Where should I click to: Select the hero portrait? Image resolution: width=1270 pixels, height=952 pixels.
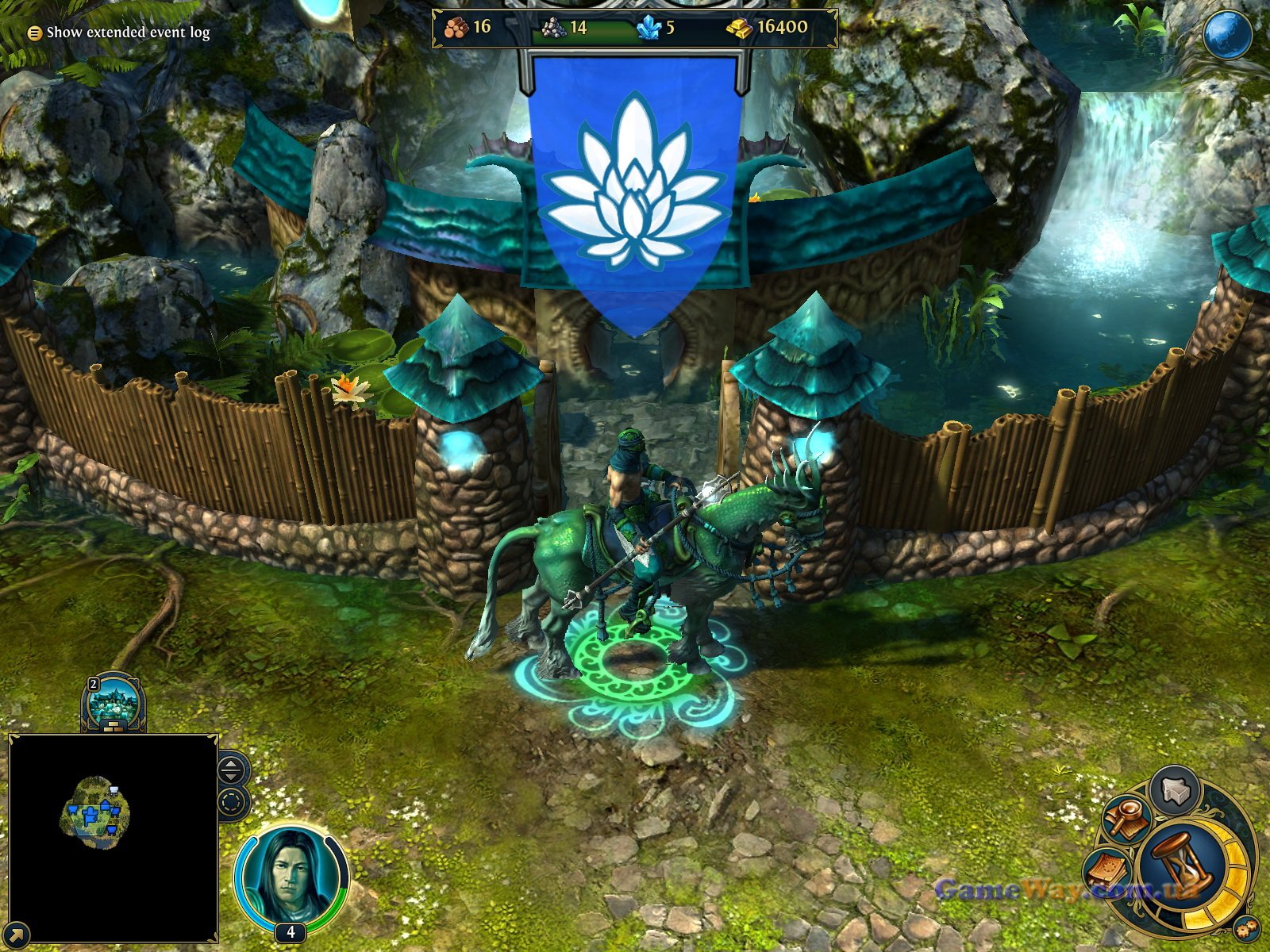click(291, 877)
